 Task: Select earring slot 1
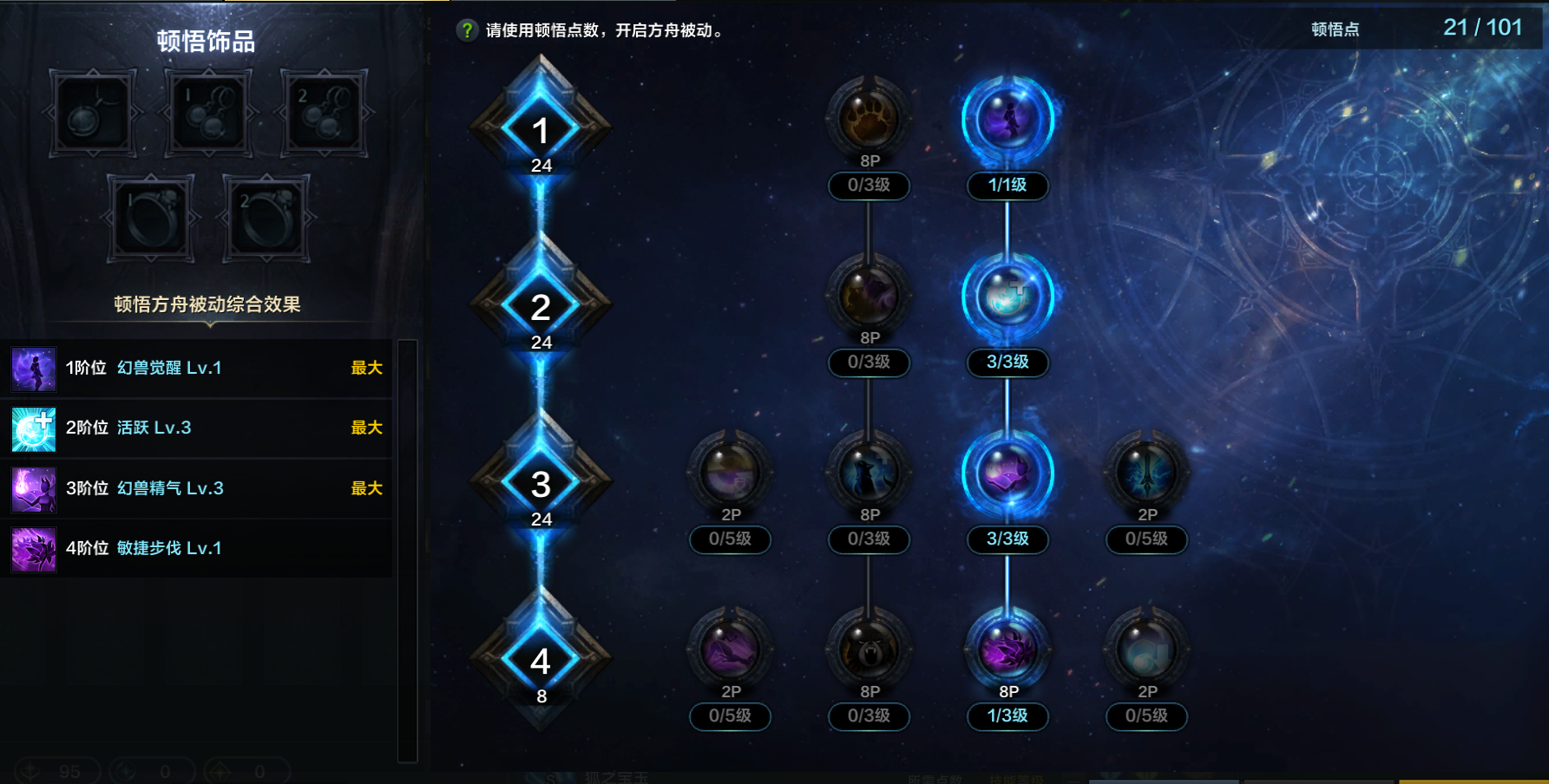tap(207, 113)
